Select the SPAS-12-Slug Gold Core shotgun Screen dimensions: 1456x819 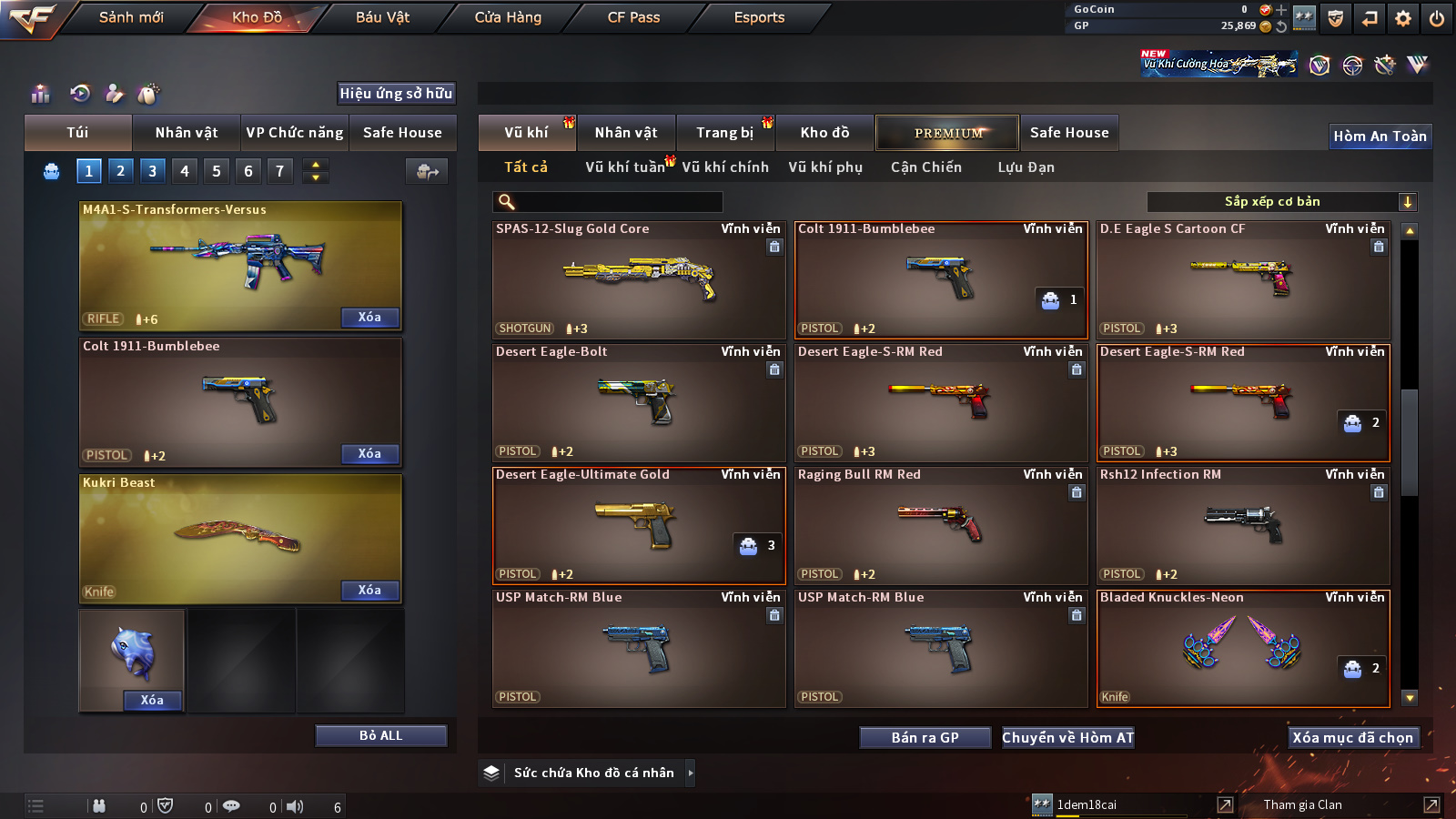639,279
